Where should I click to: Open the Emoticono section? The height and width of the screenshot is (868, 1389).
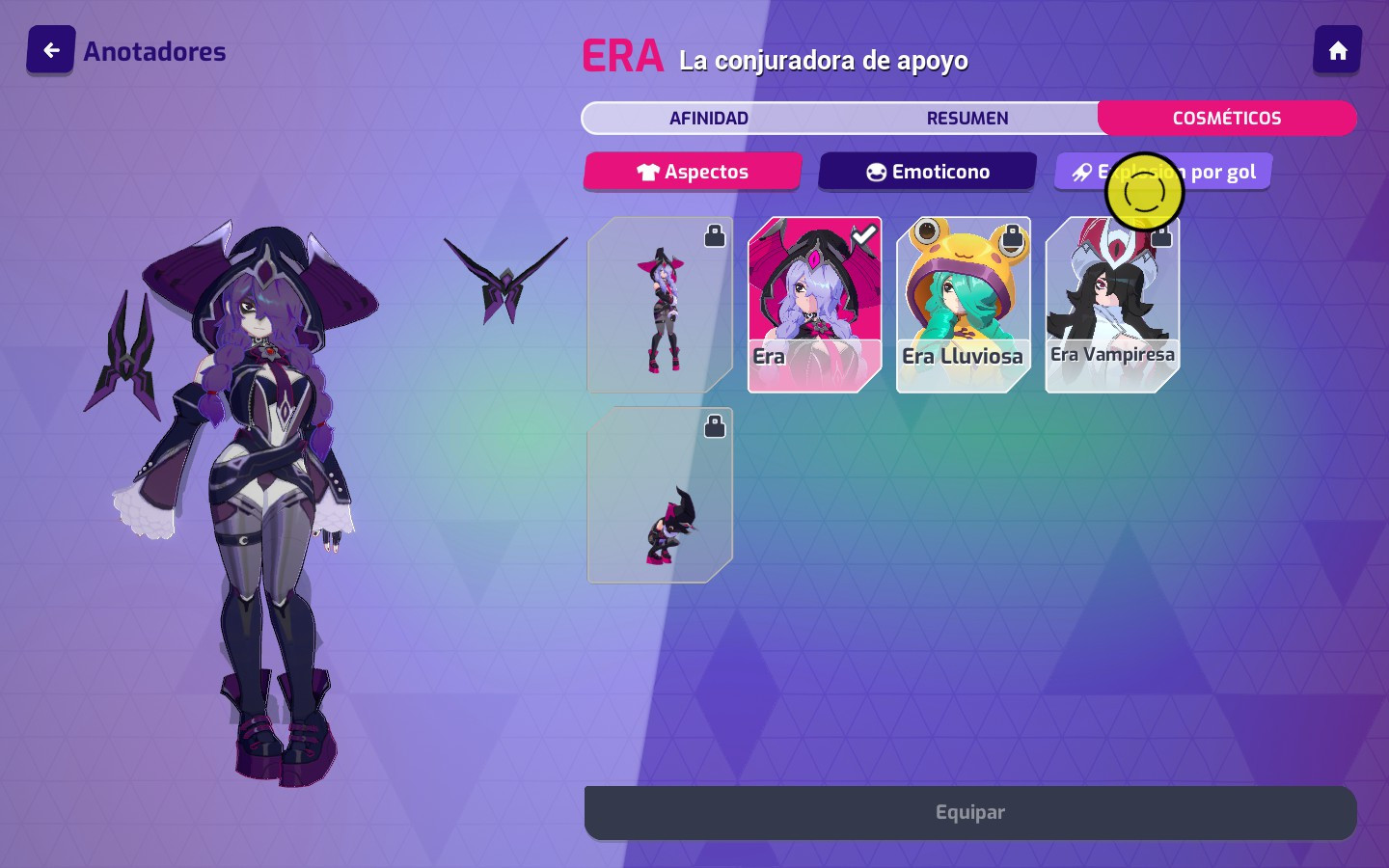928,171
